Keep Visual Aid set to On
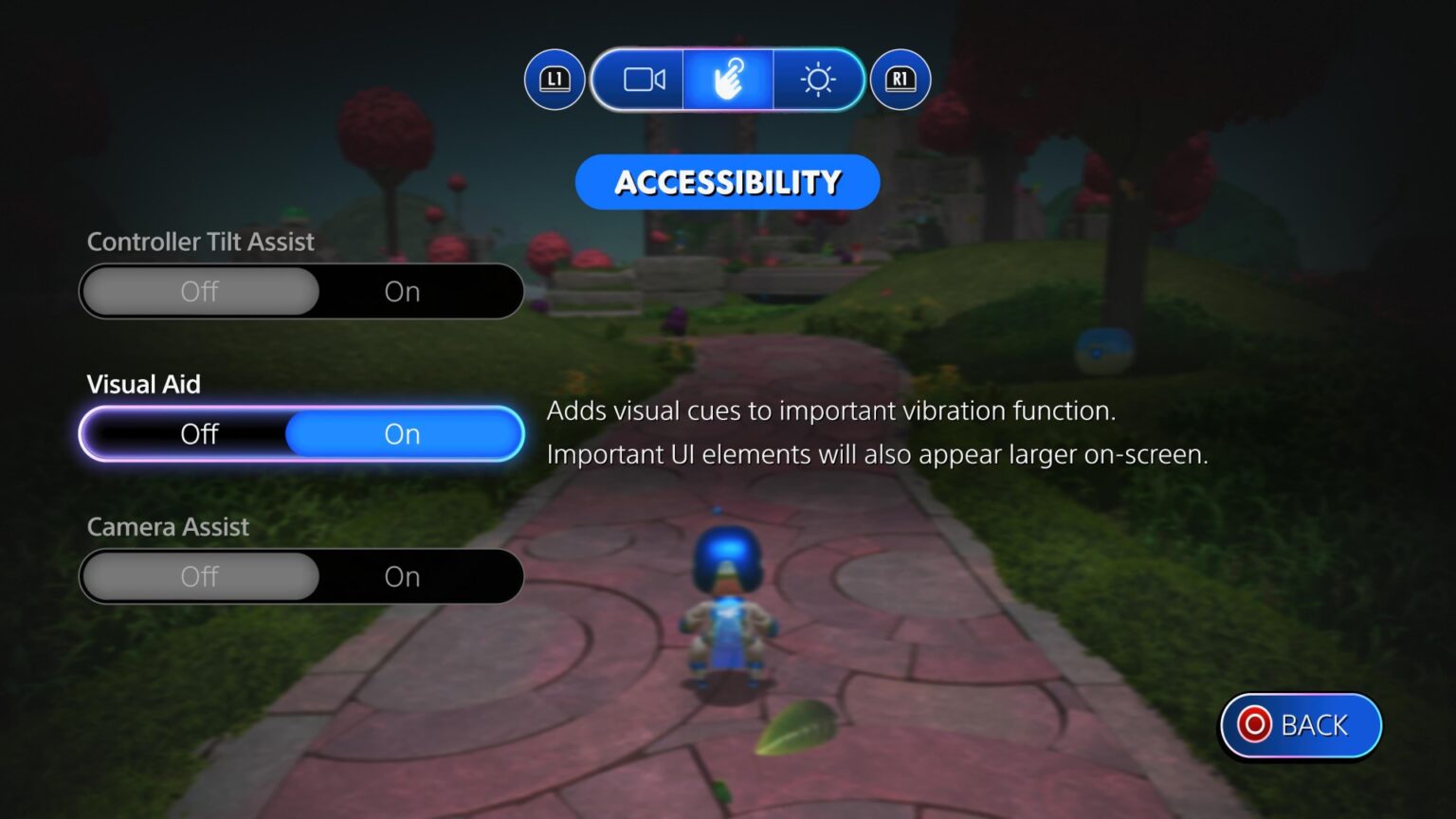The image size is (1456, 819). pos(402,433)
